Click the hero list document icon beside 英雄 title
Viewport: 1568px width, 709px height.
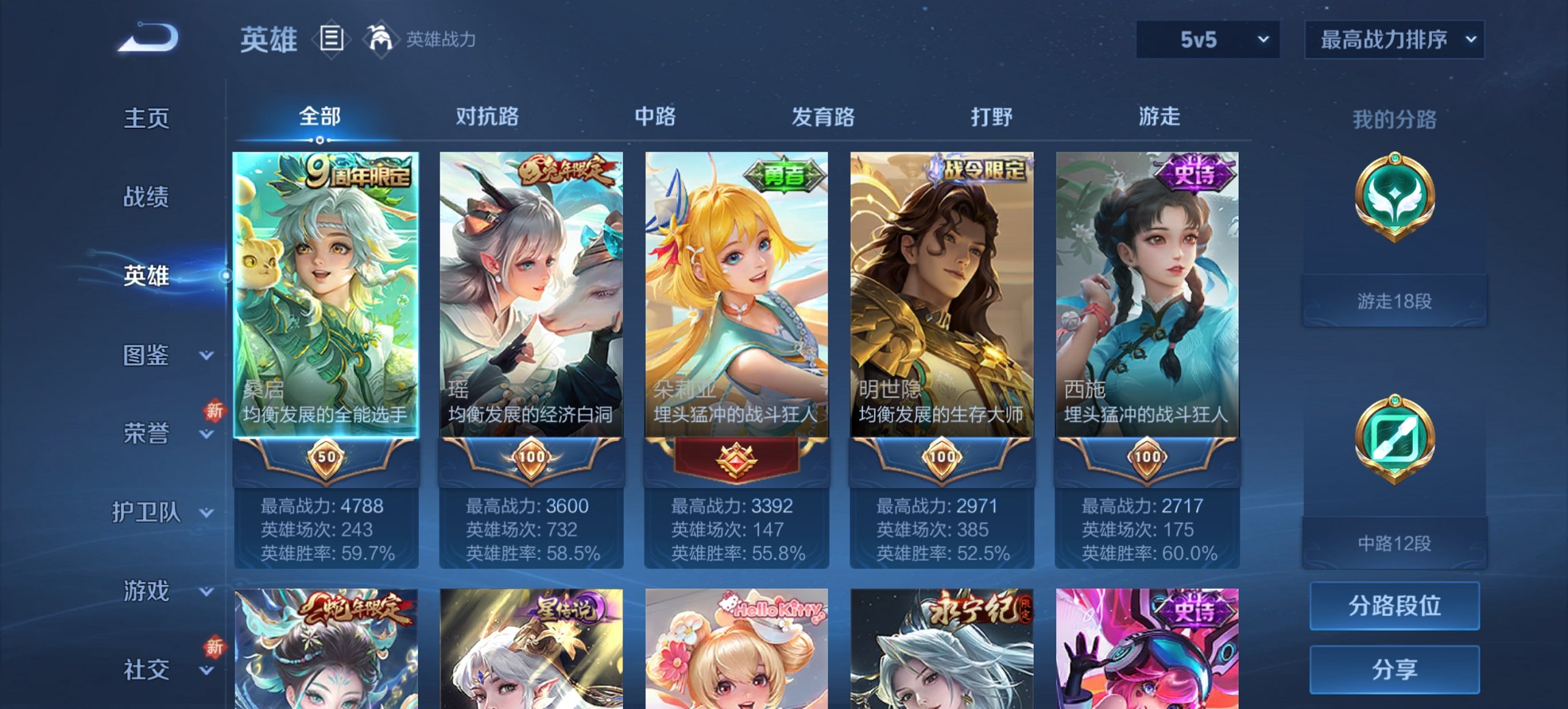[x=331, y=39]
